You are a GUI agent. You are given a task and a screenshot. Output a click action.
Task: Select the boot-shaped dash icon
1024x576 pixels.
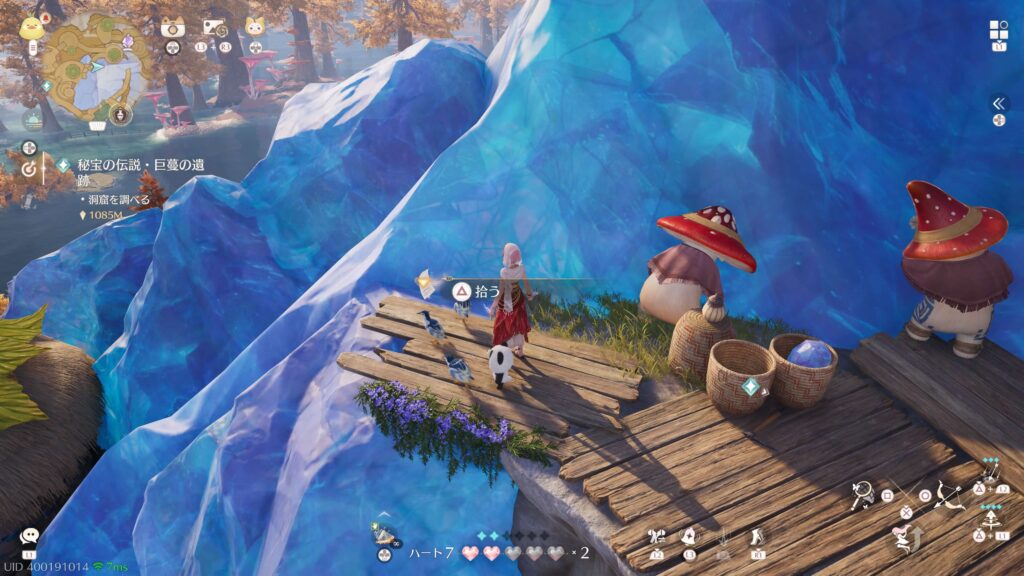tap(757, 537)
